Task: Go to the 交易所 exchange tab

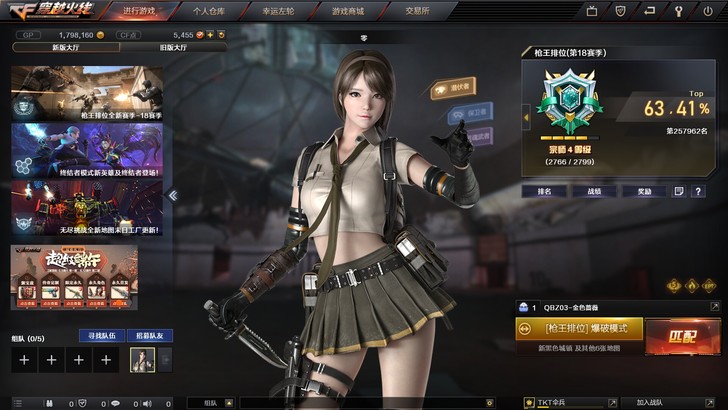Action: click(x=417, y=10)
